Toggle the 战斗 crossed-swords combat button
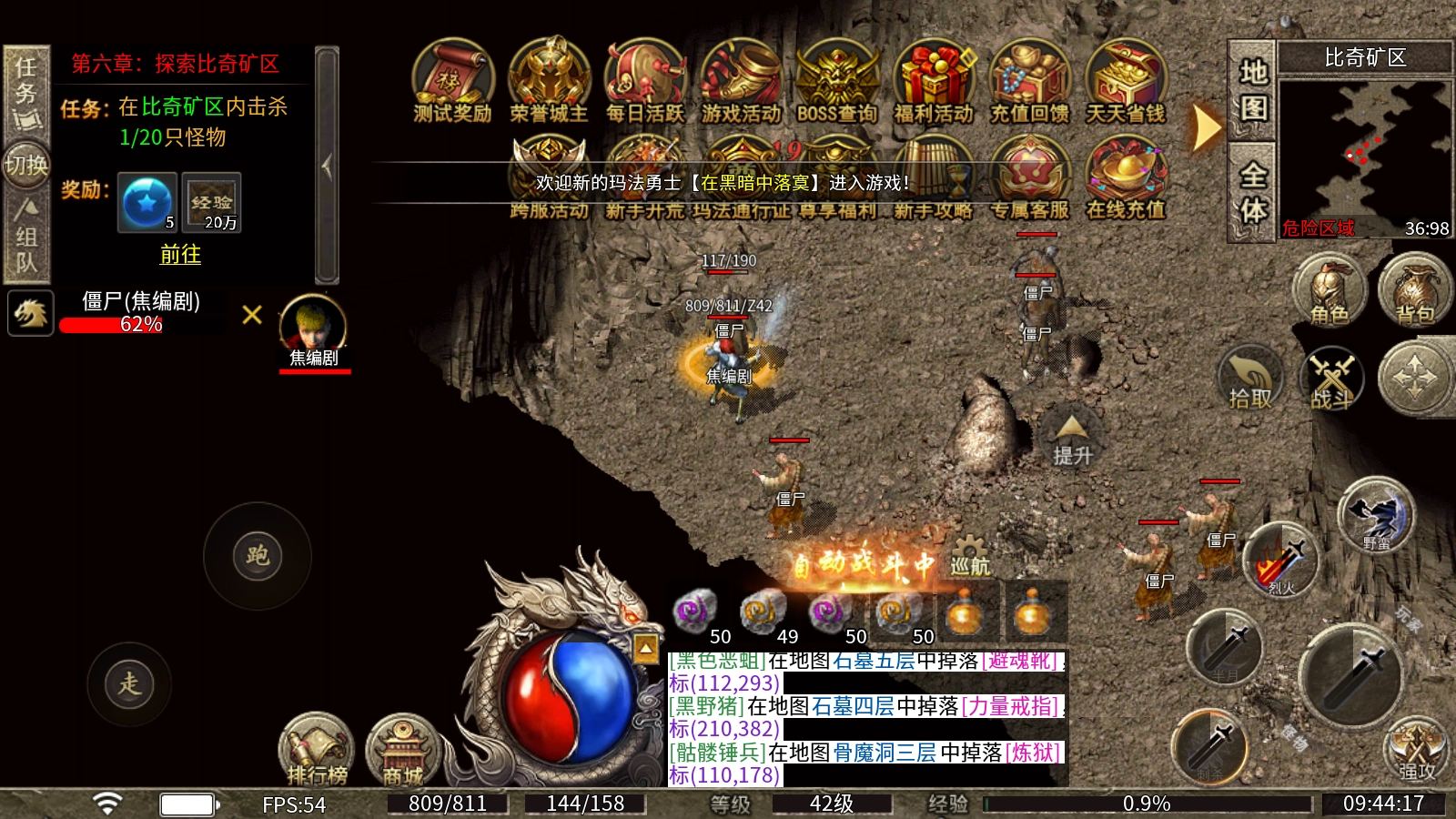The height and width of the screenshot is (819, 1456). 1332,379
